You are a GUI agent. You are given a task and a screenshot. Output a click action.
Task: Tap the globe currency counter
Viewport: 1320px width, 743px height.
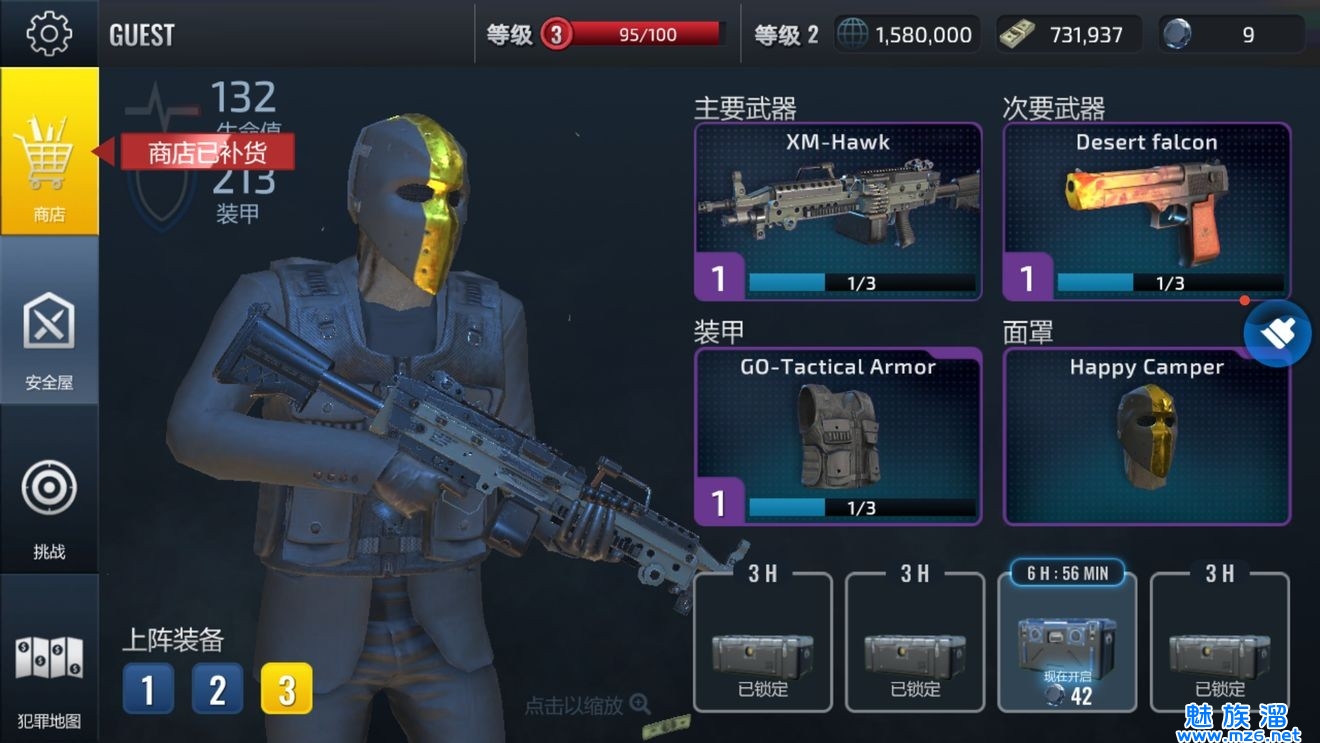pyautogui.click(x=906, y=35)
